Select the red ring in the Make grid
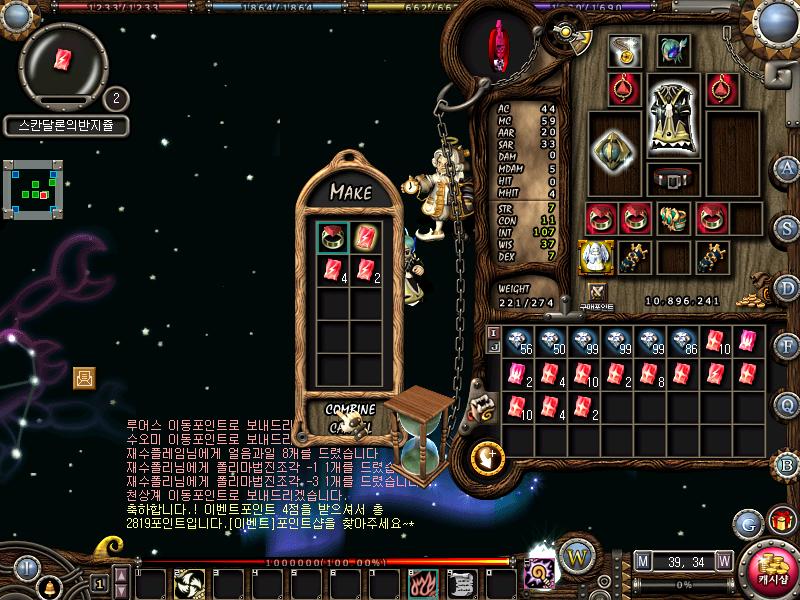This screenshot has height=600, width=800. click(x=333, y=238)
